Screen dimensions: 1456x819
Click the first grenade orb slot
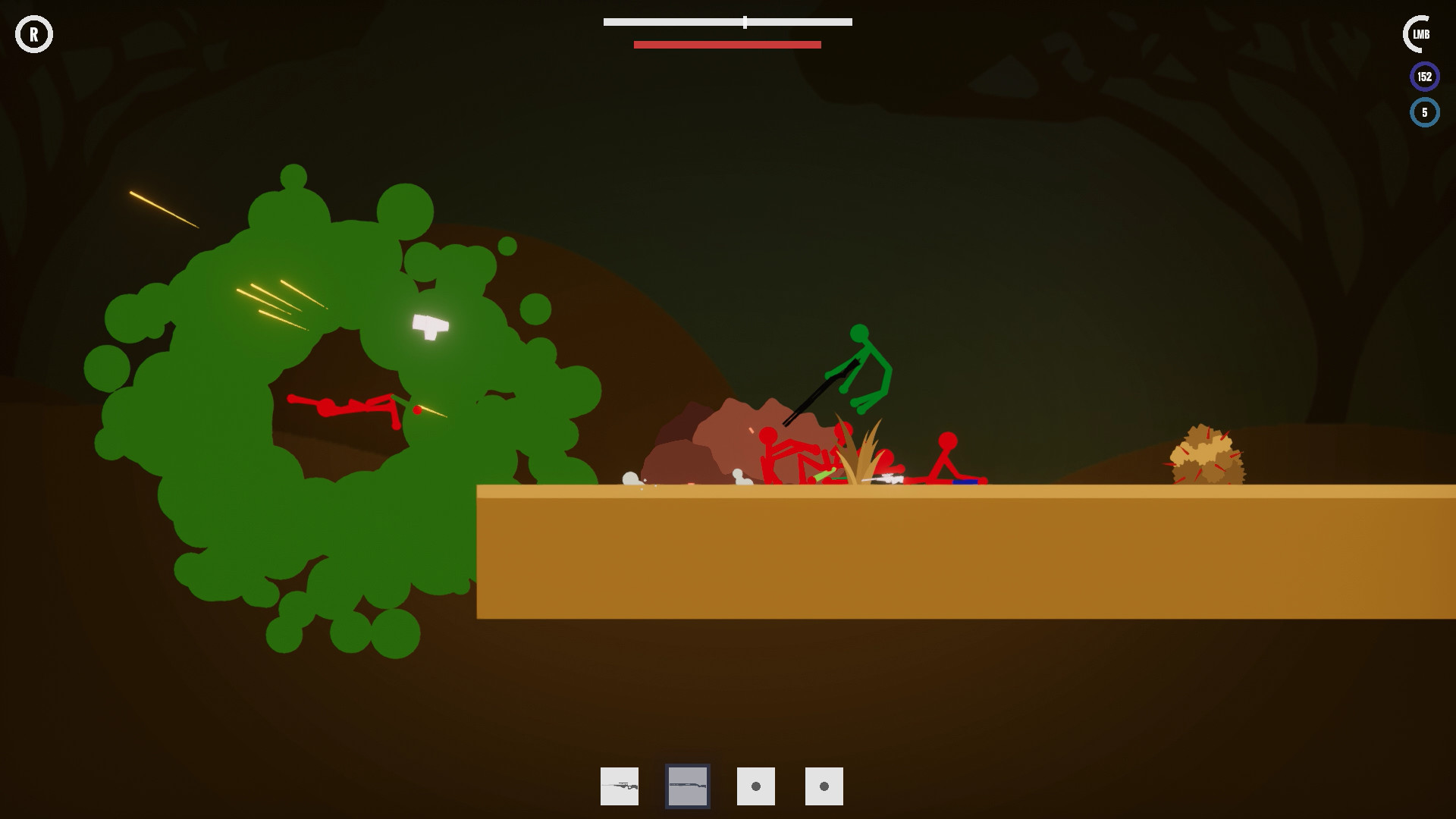tap(755, 786)
